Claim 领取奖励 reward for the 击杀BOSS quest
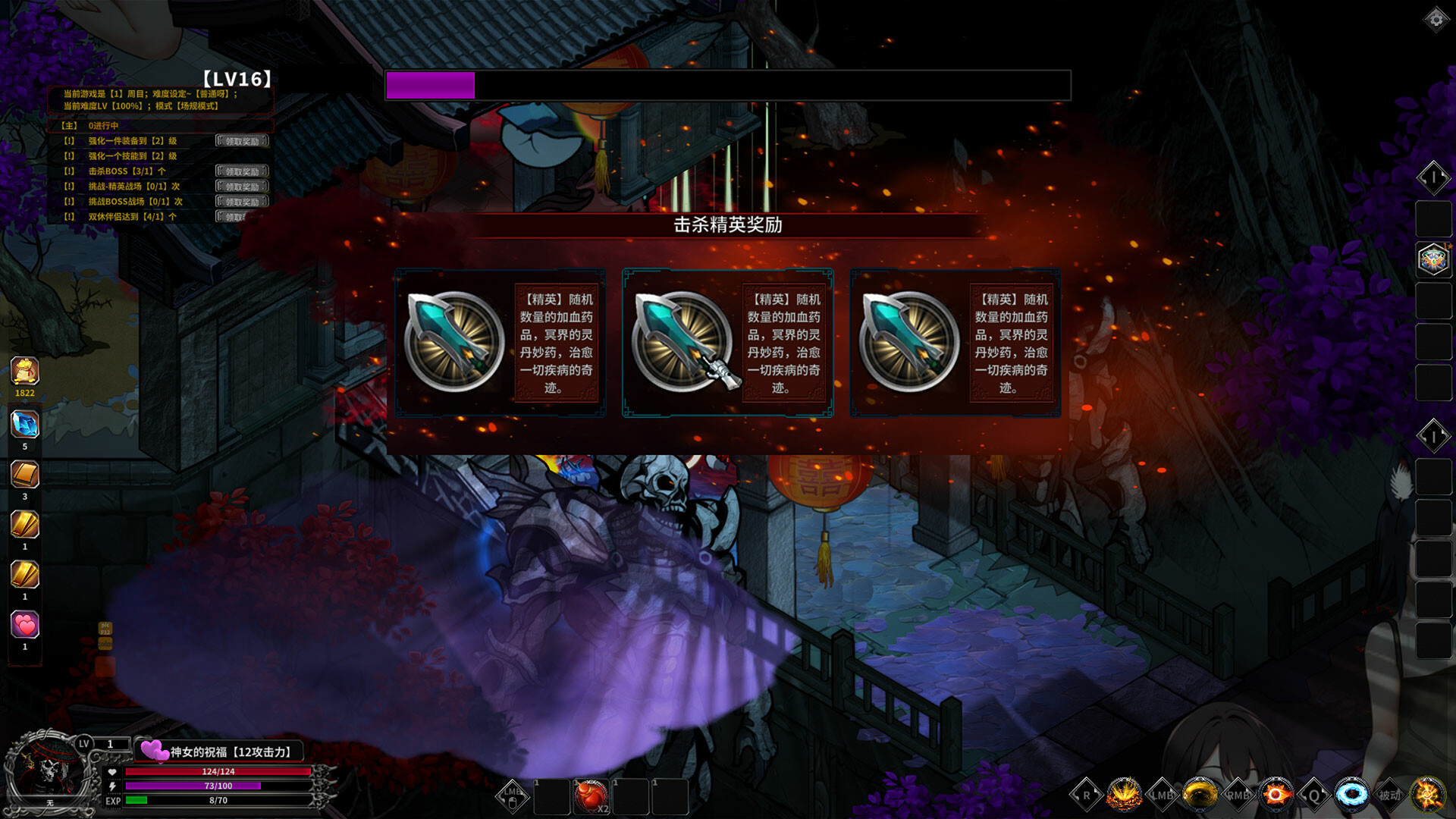Screen dimensions: 1456x819 pos(241,171)
